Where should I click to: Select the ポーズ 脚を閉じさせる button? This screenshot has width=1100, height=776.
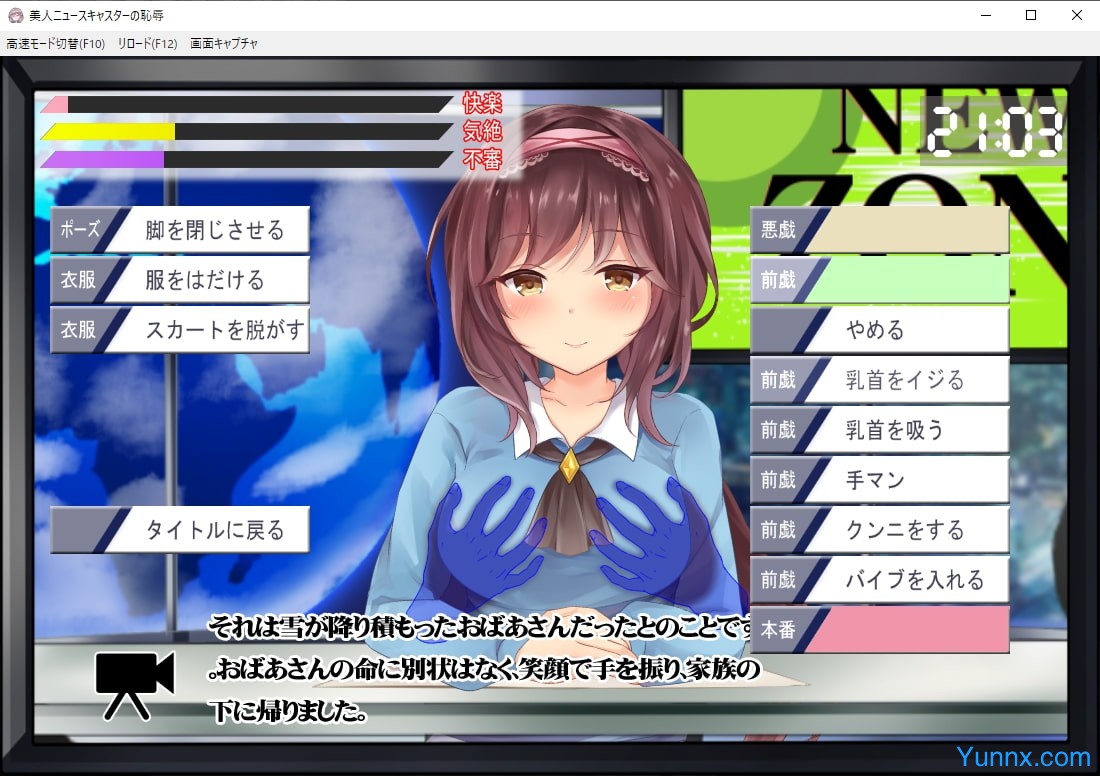(x=180, y=230)
